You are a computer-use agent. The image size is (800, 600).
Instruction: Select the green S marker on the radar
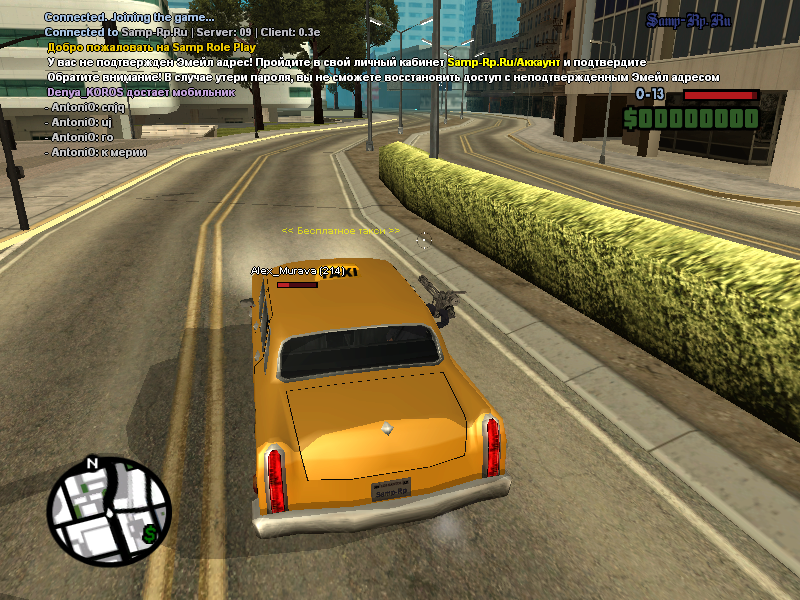[150, 535]
